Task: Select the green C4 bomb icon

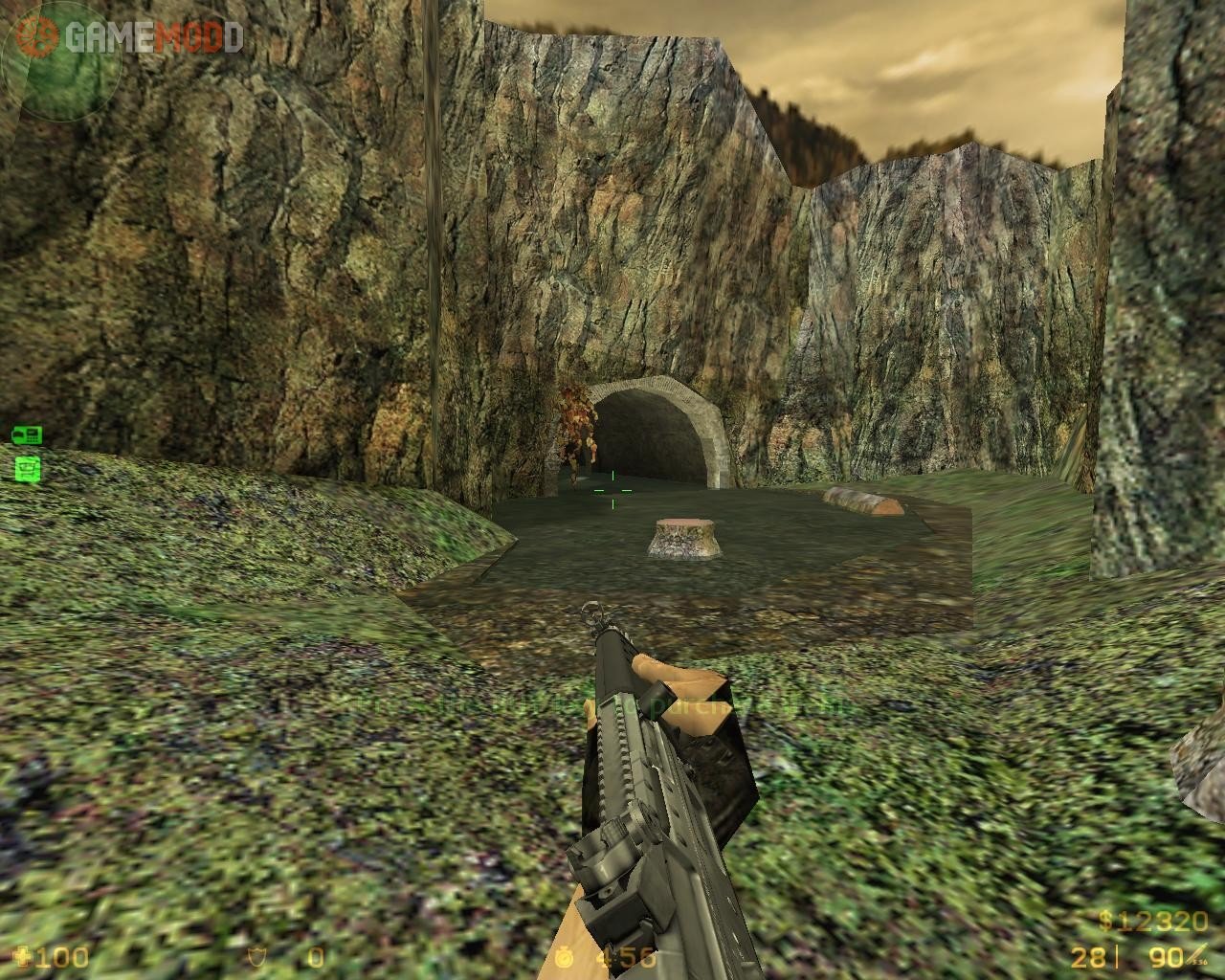Action: pos(27,436)
